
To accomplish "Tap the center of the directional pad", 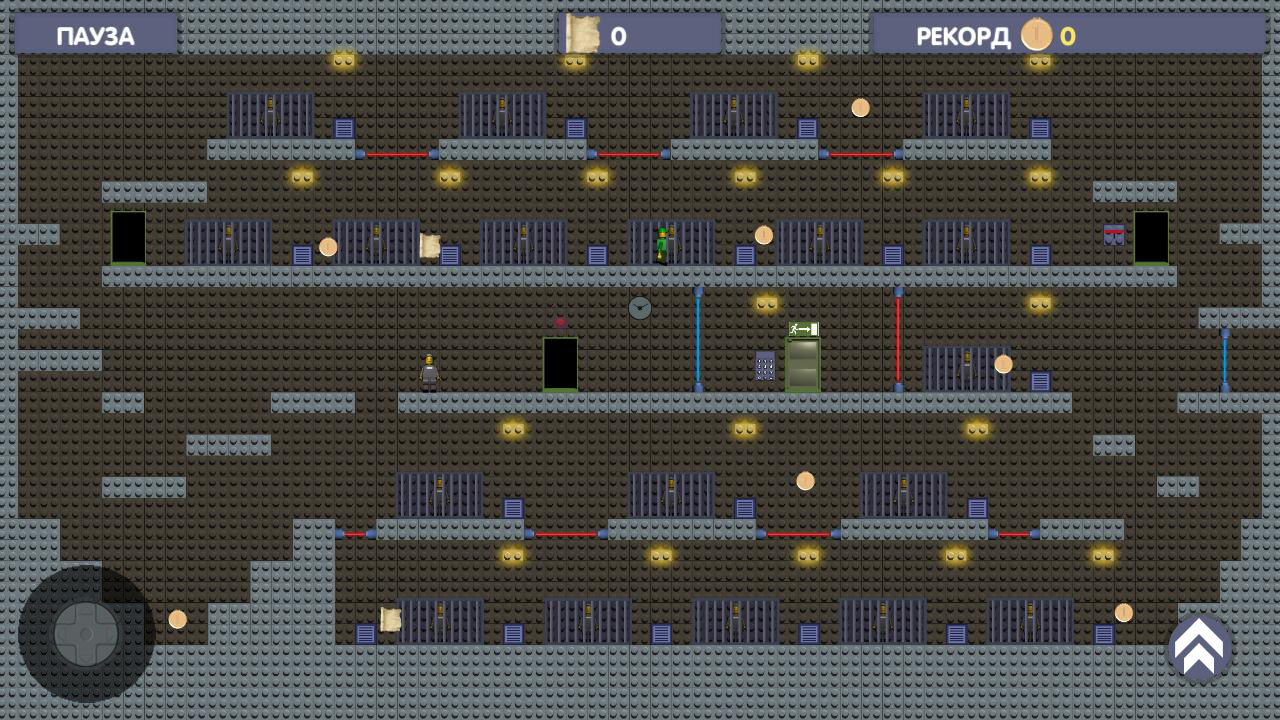I will tap(86, 631).
